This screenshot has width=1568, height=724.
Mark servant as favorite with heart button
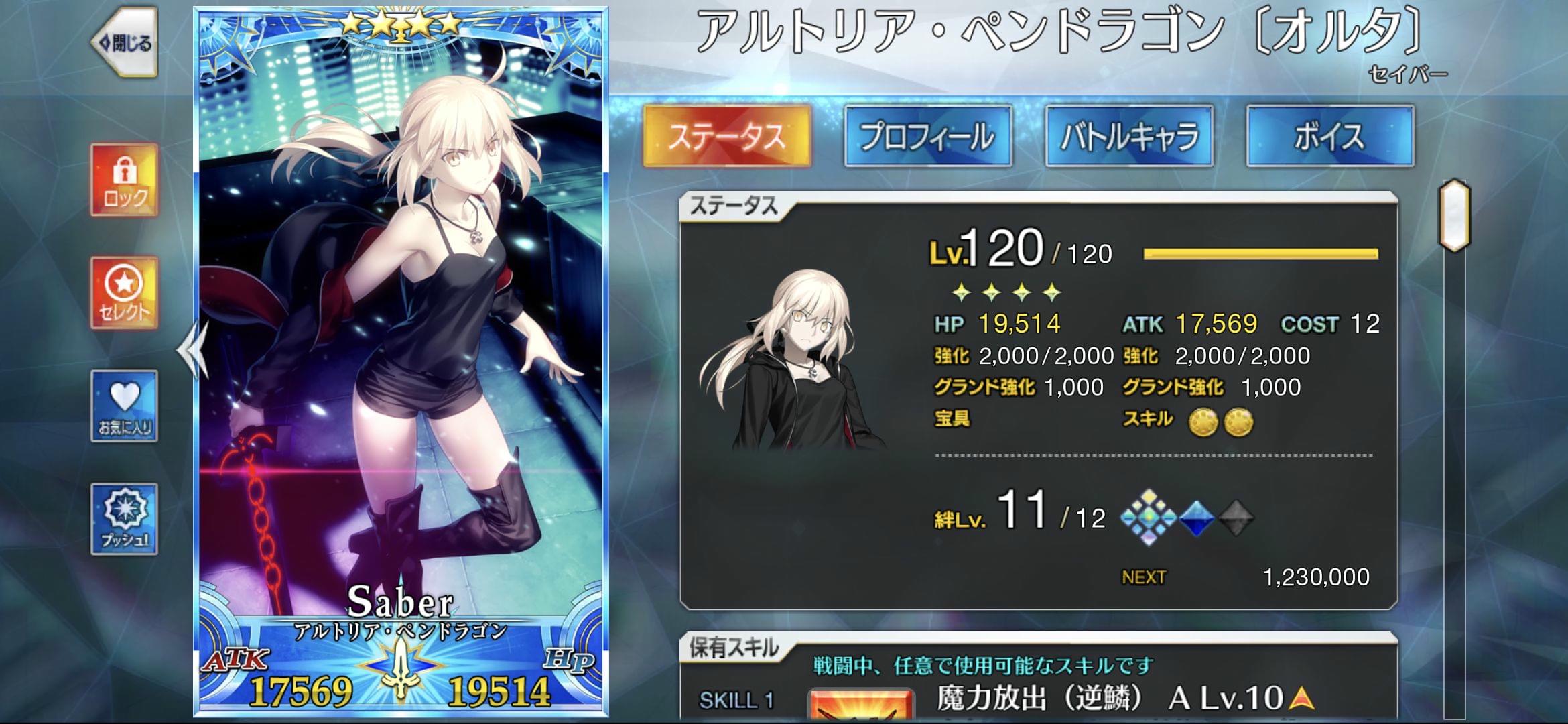125,406
